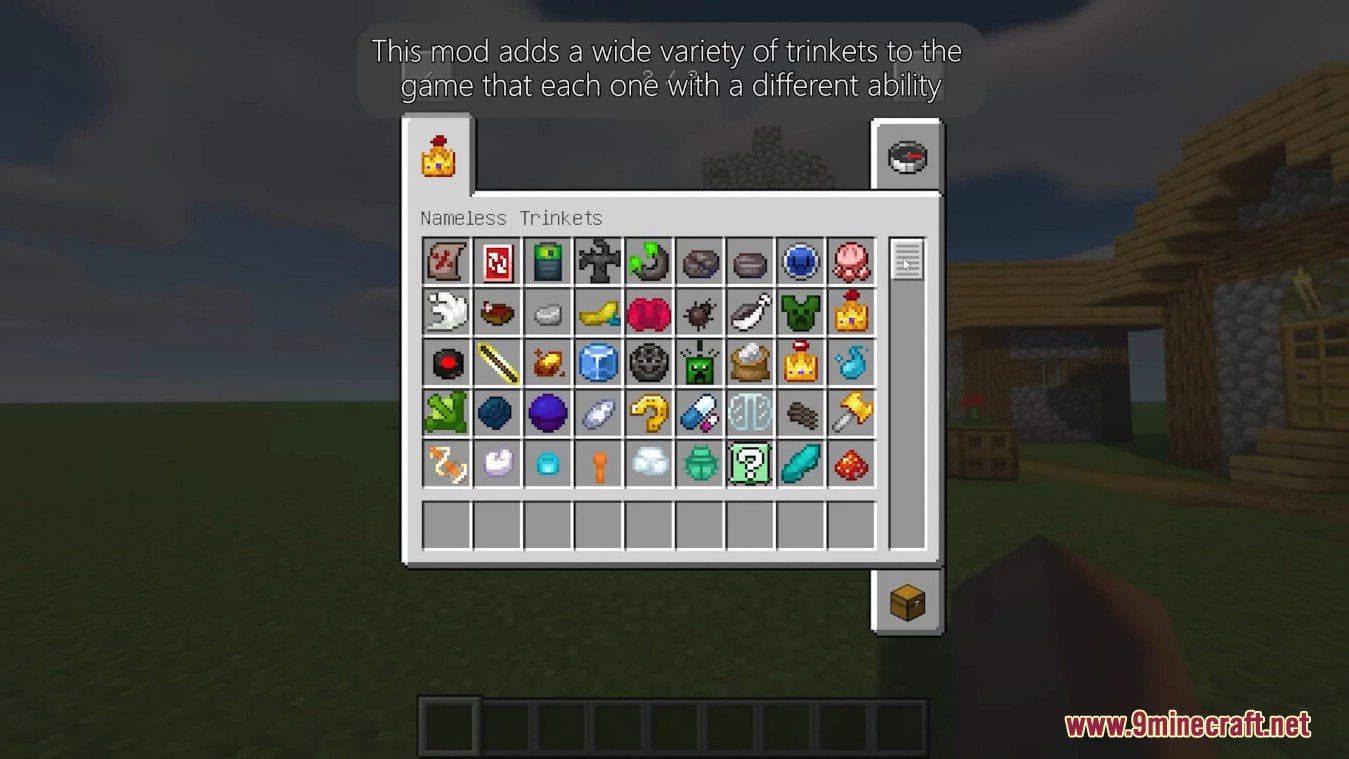Viewport: 1349px width, 759px height.
Task: Pick the black vinyl record trinket
Action: (x=446, y=362)
